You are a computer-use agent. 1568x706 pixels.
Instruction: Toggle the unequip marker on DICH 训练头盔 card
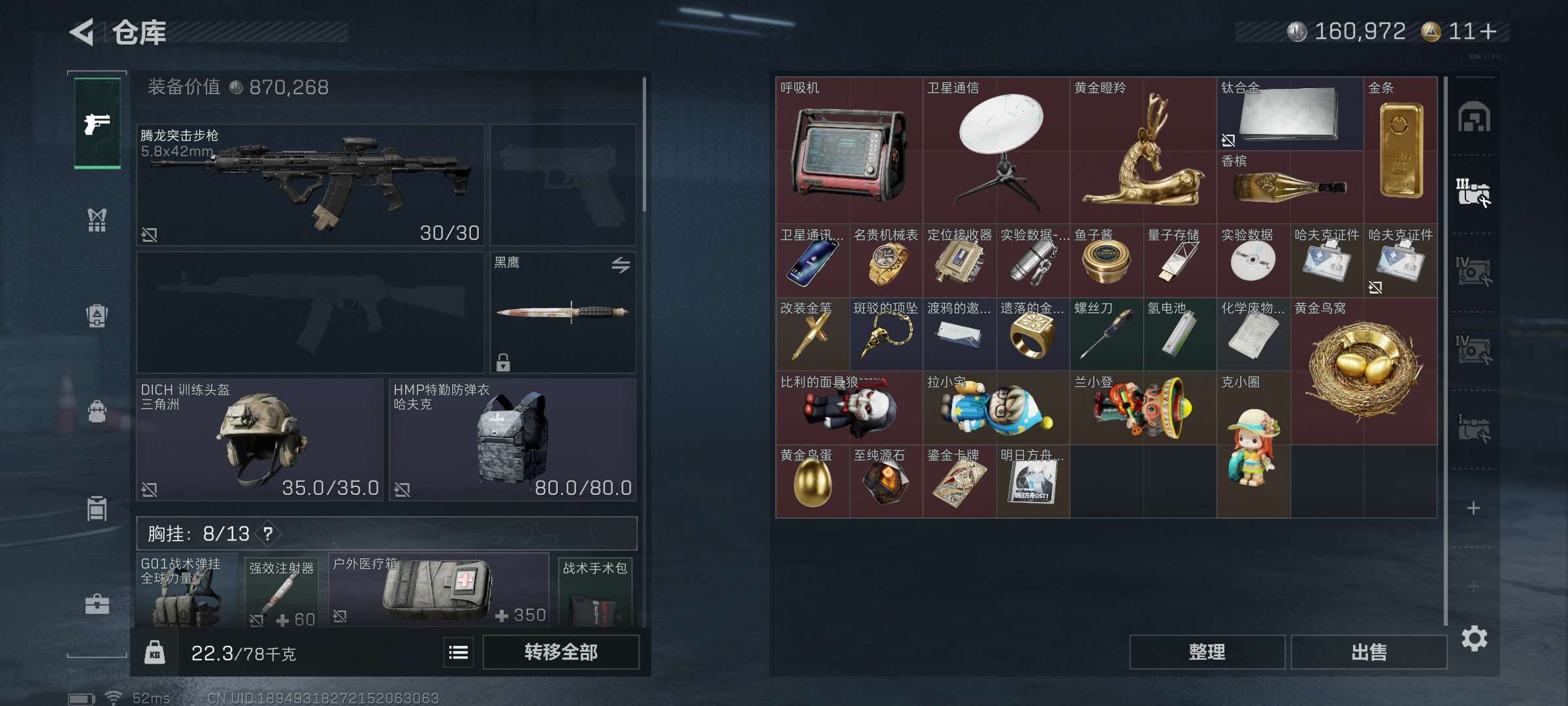pos(150,489)
